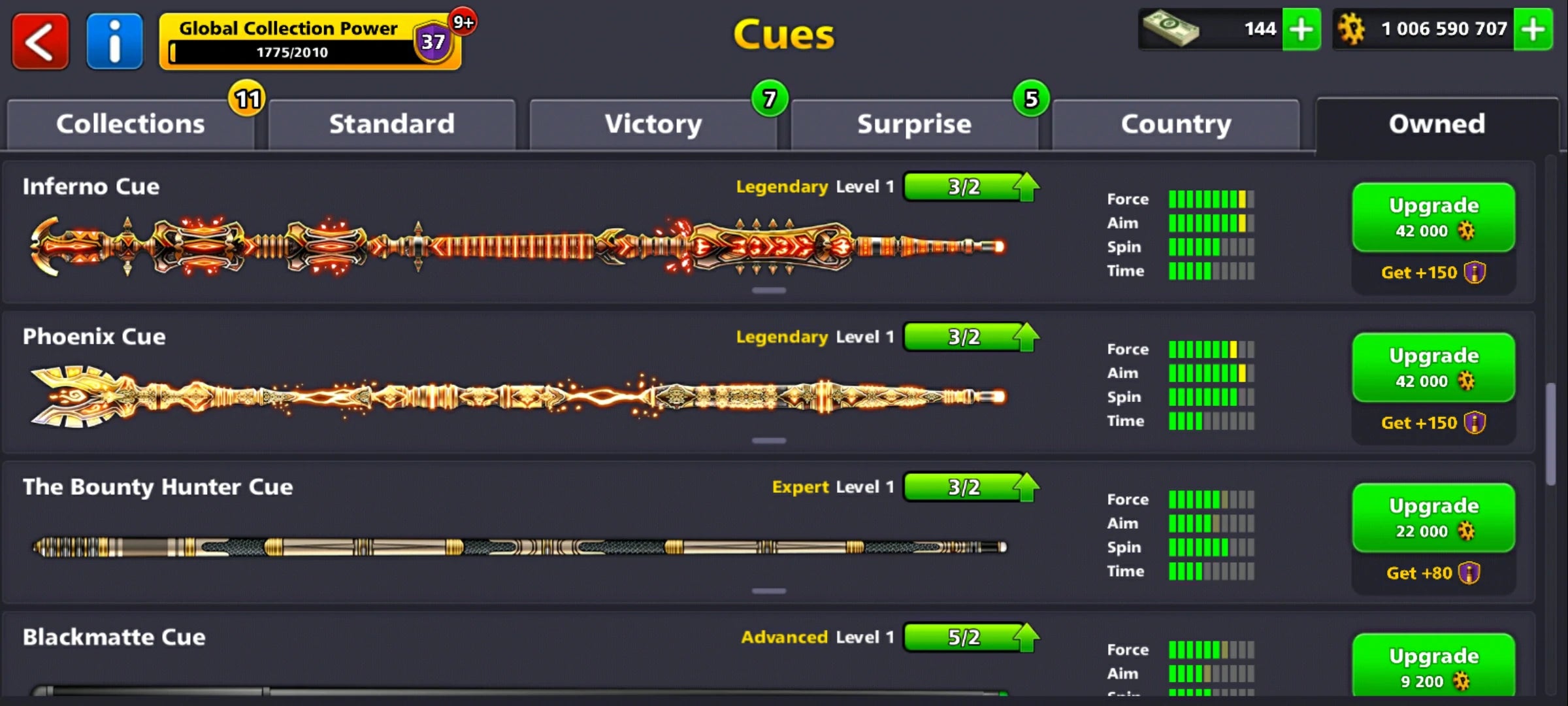Open the Surprise cues tab

coord(914,123)
